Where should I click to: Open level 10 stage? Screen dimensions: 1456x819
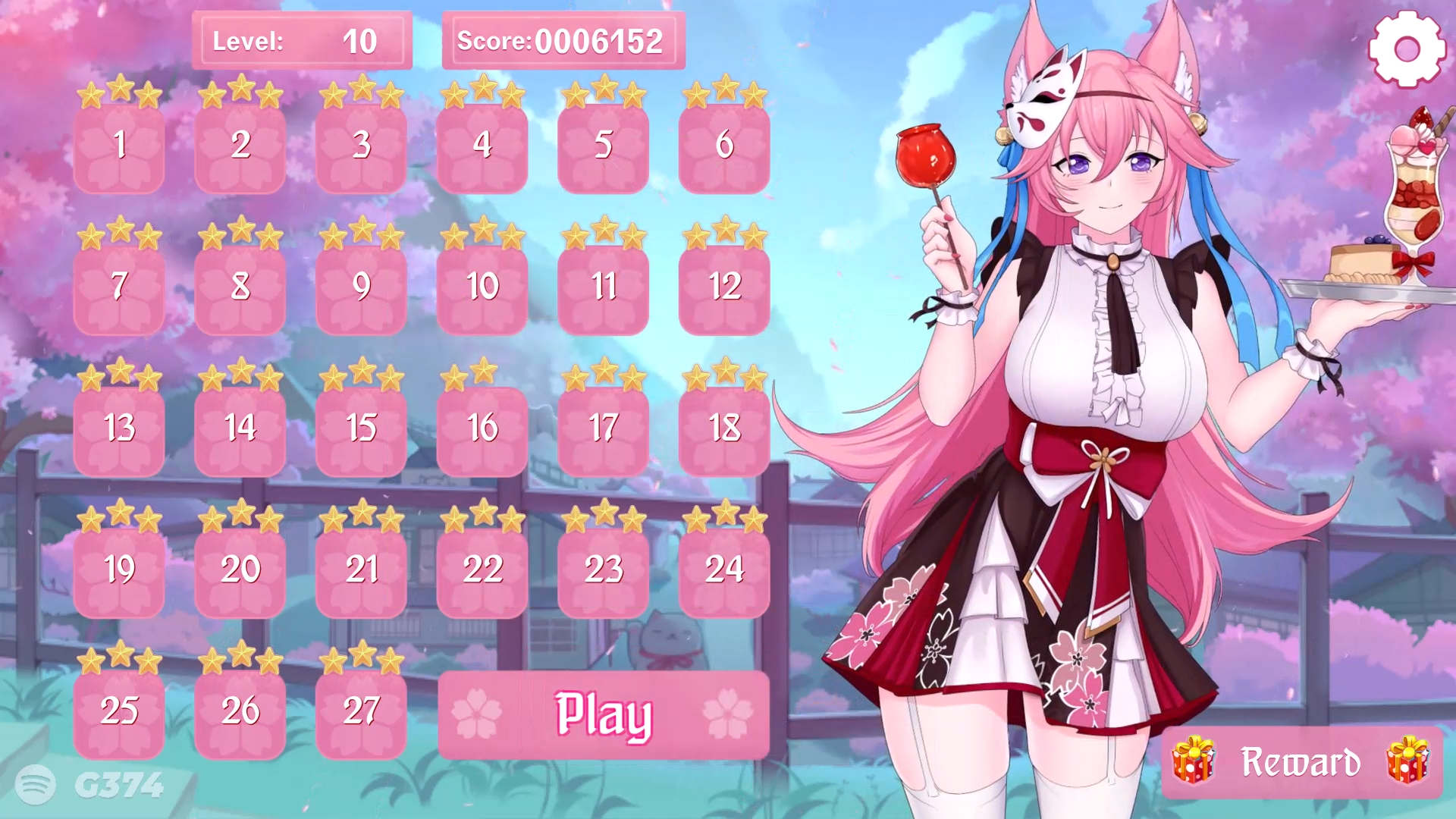click(x=482, y=287)
